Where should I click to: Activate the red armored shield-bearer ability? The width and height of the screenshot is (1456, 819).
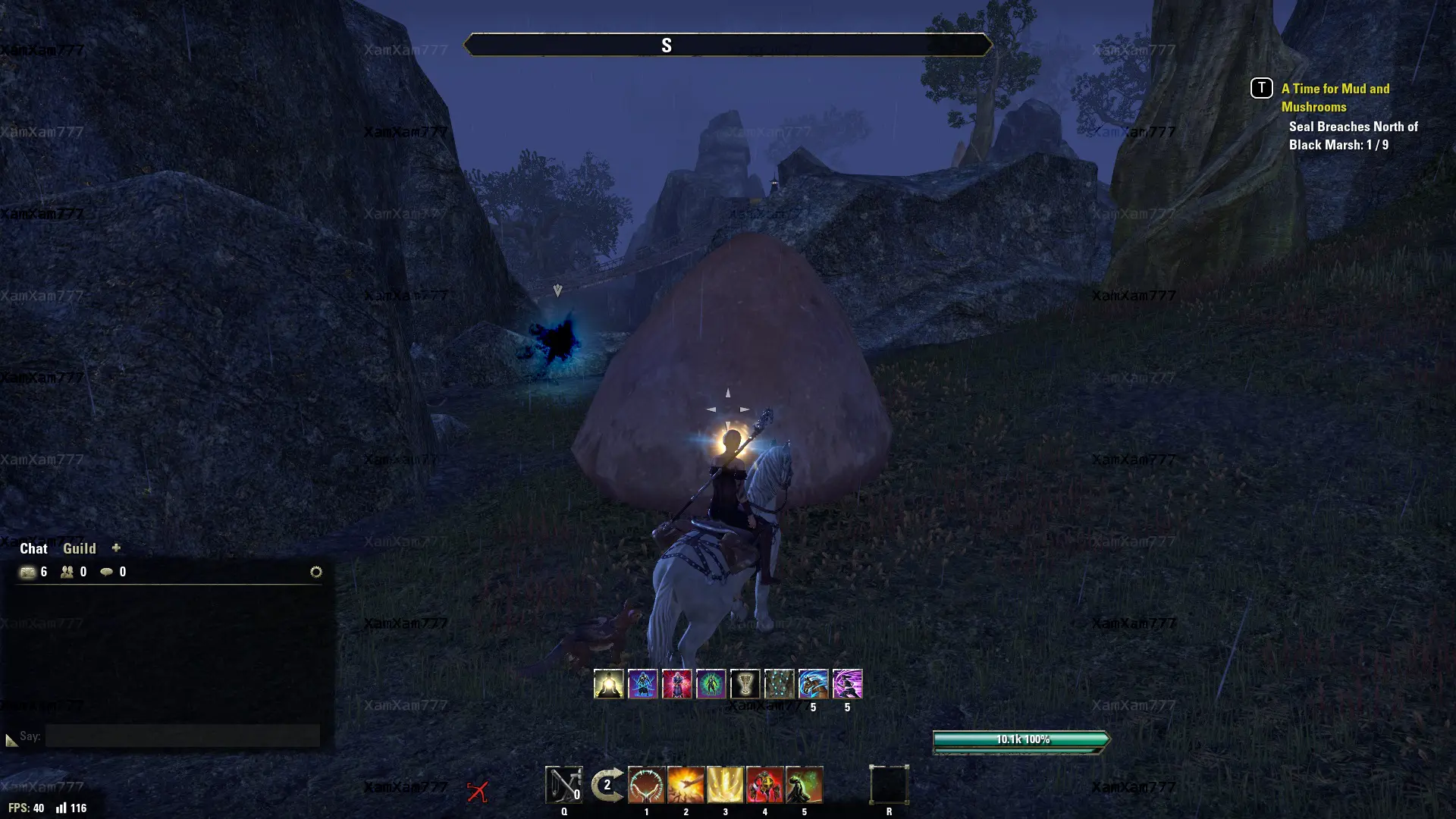click(x=764, y=785)
